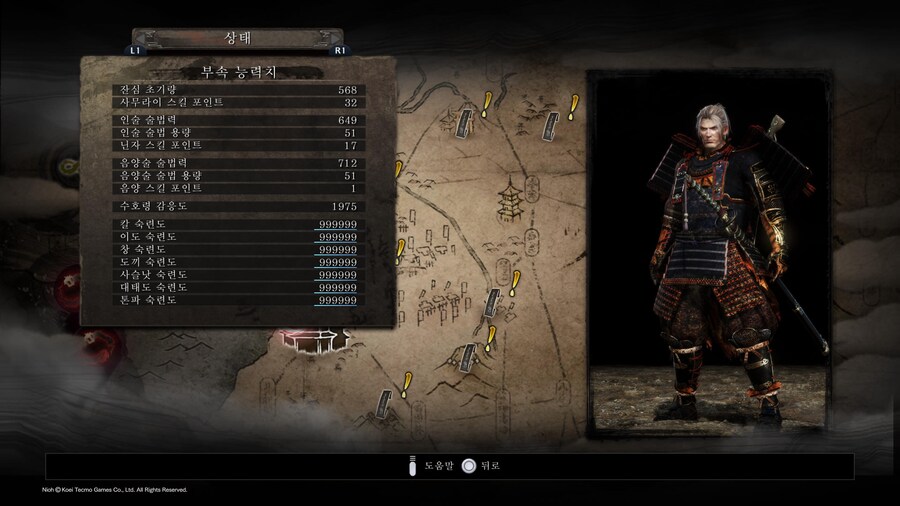
Task: Select the 이도 숙련도 proficiency row
Action: 238,237
